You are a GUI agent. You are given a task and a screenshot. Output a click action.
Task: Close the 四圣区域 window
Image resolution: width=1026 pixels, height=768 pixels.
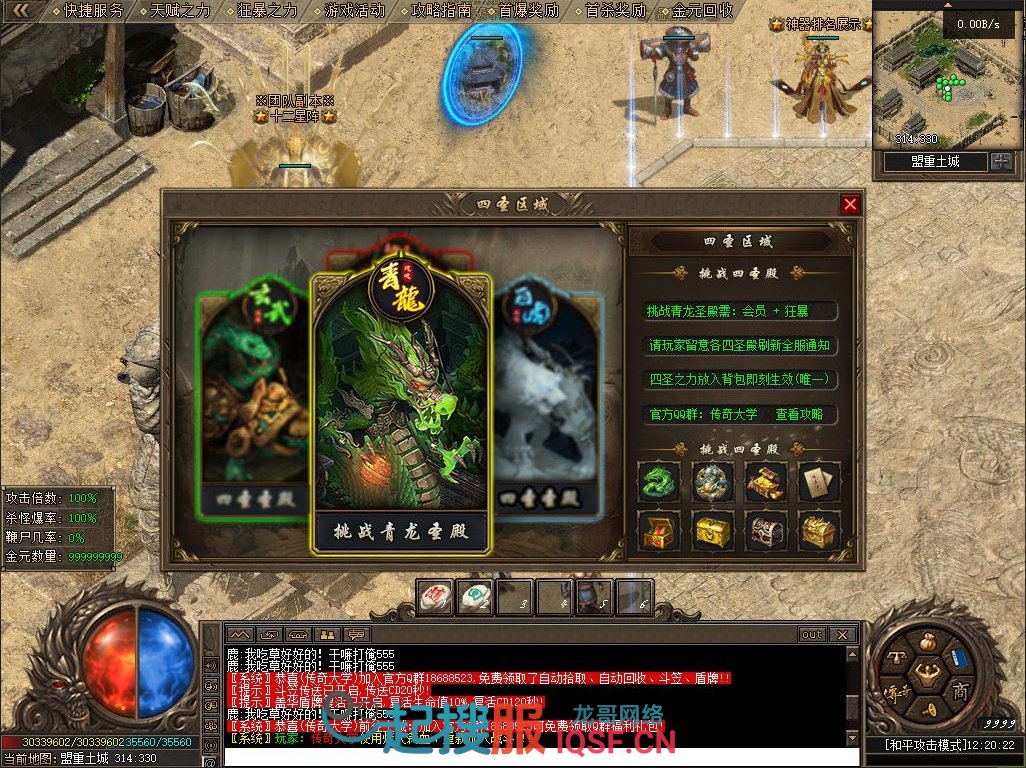point(850,204)
